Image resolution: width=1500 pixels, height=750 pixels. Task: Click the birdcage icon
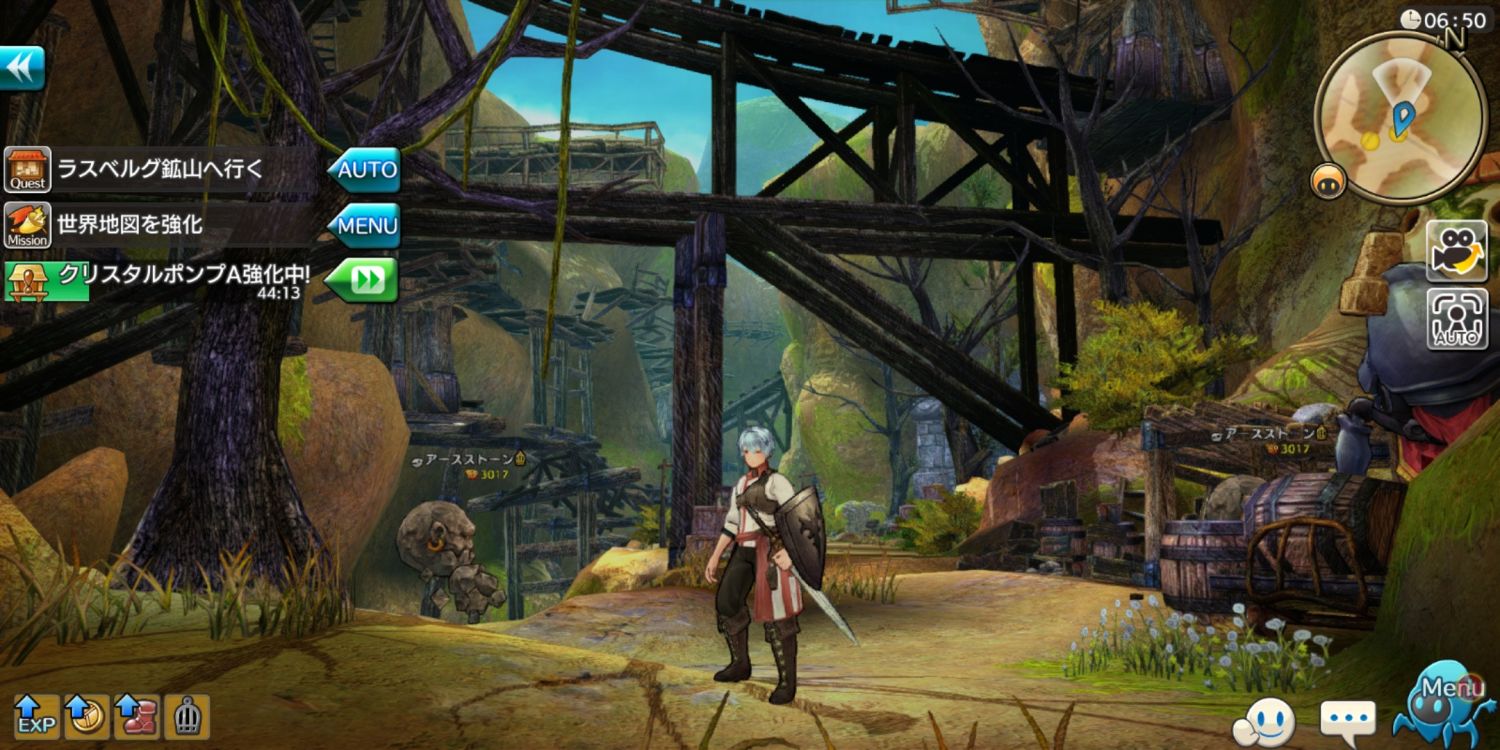point(187,717)
